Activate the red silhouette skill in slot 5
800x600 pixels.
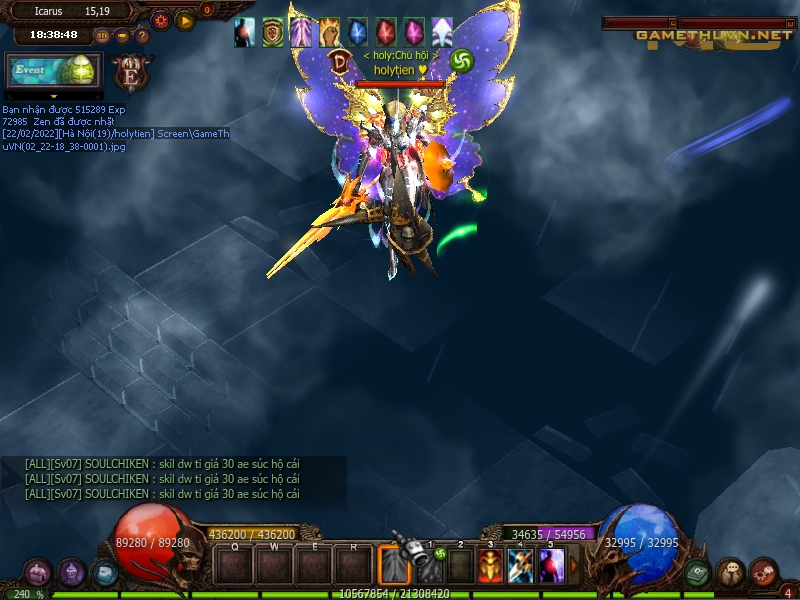coord(552,566)
